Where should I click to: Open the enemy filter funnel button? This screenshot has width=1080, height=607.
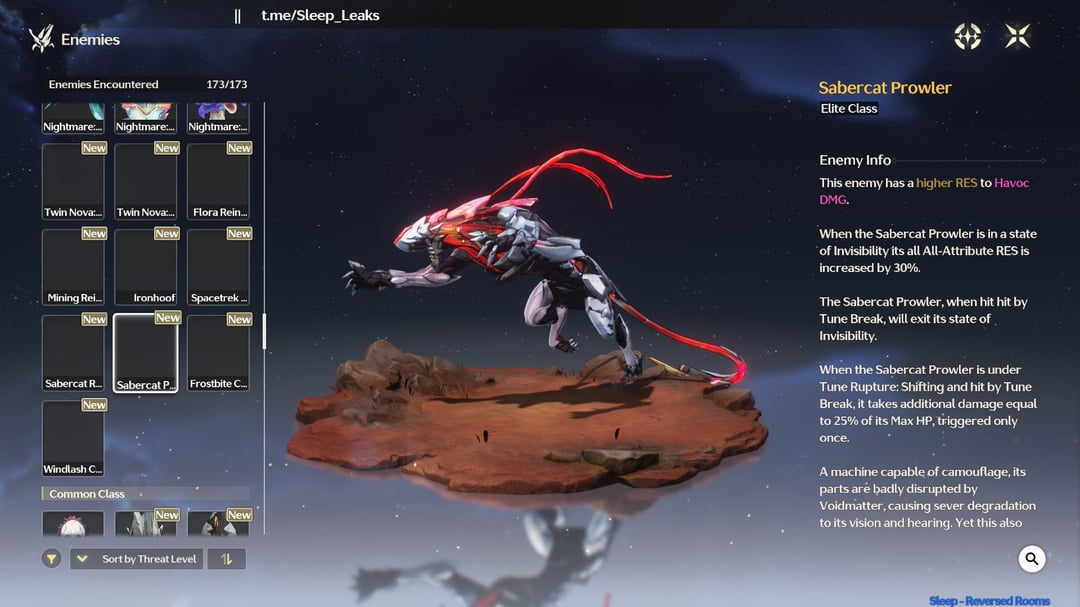[x=52, y=559]
